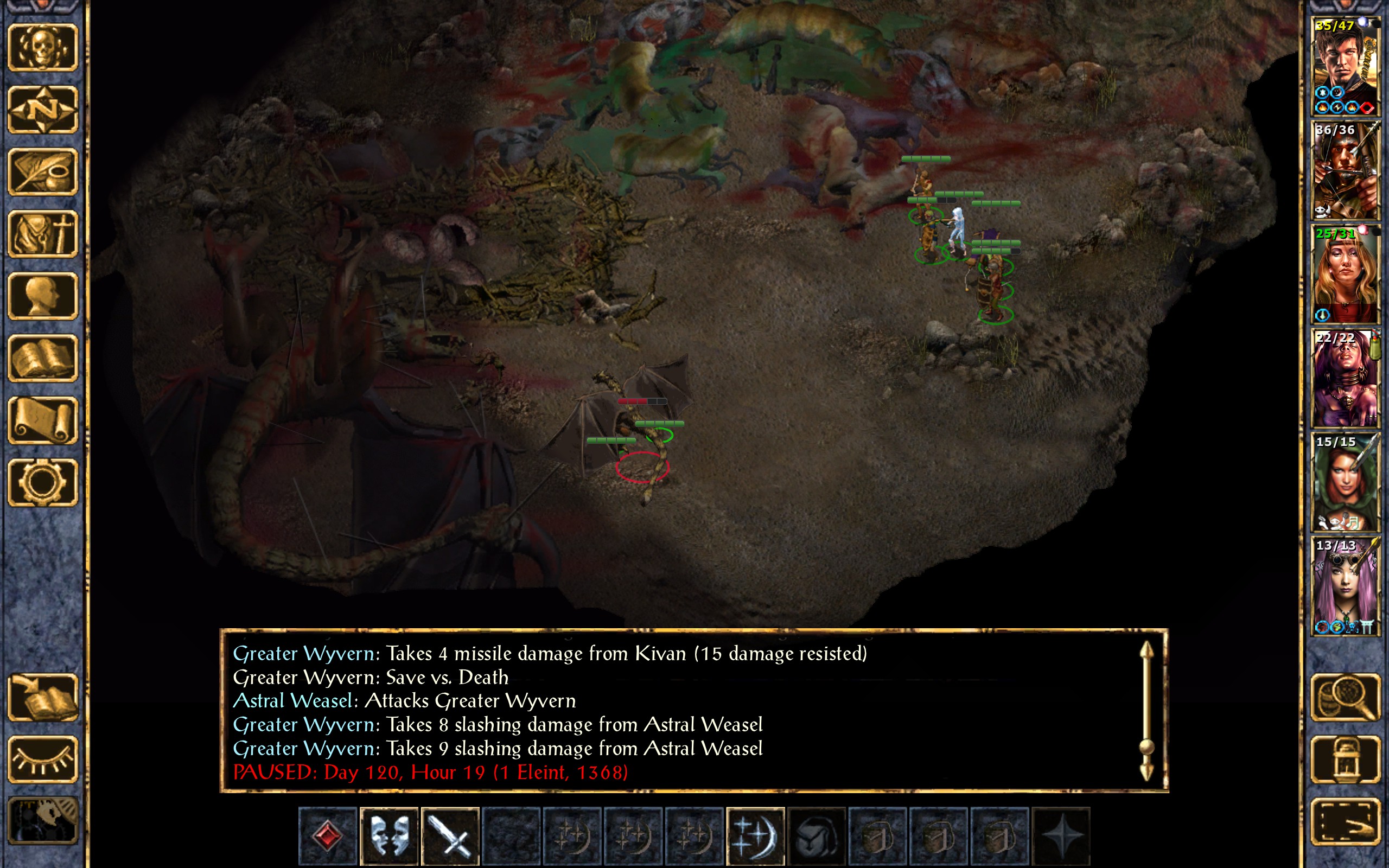Open the priest scroll icon
Viewport: 1389px width, 868px height.
(x=43, y=420)
